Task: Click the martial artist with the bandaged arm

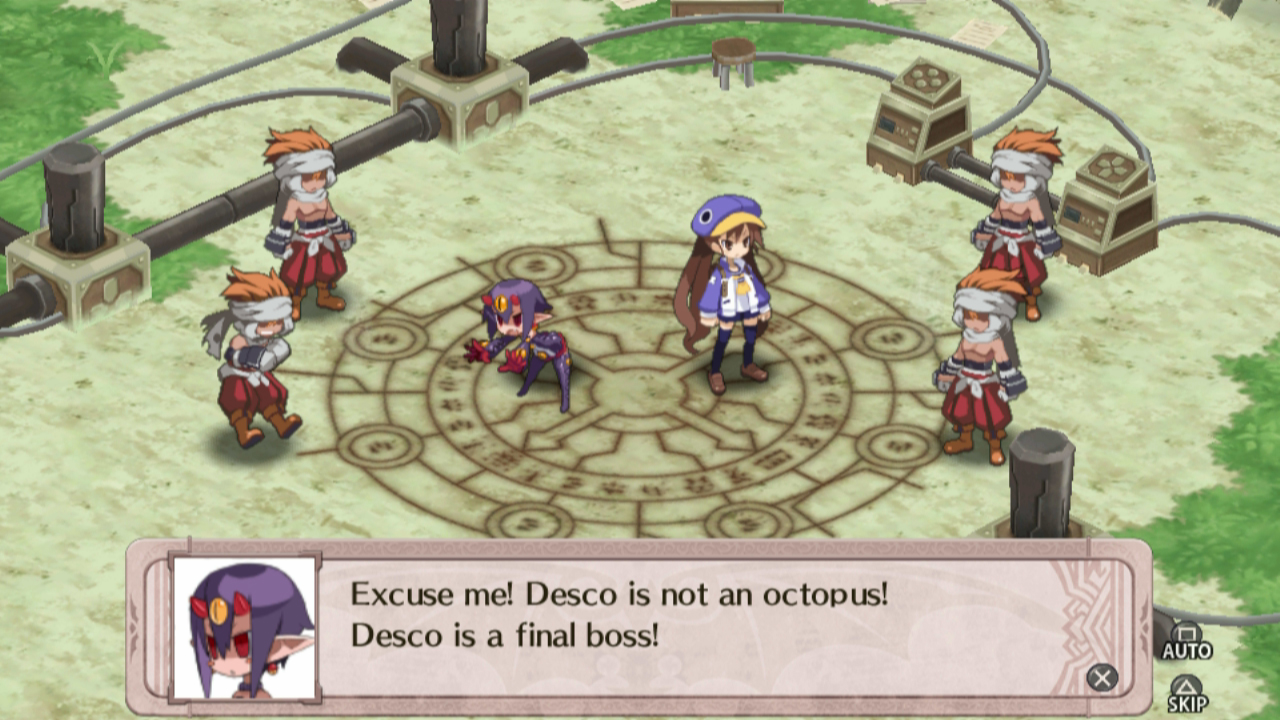Action: point(255,350)
